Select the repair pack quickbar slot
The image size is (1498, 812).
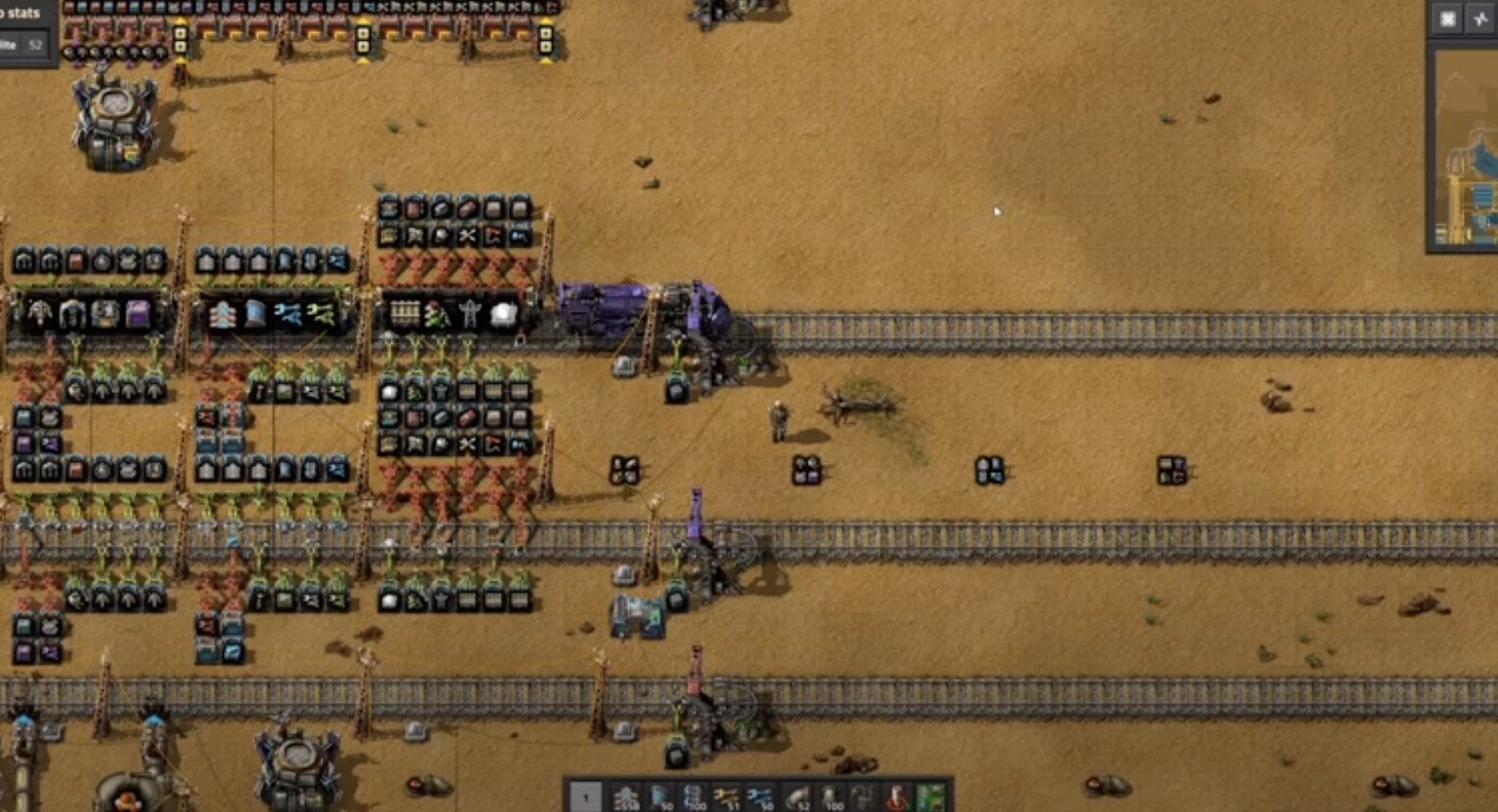coord(863,797)
